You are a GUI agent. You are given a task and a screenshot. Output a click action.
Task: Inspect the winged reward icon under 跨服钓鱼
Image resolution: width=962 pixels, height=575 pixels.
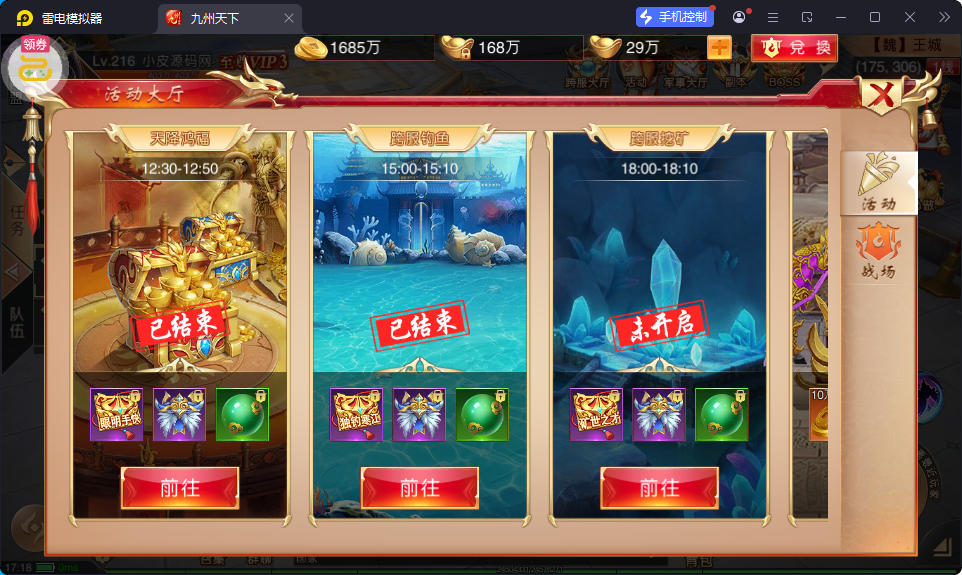(x=419, y=414)
